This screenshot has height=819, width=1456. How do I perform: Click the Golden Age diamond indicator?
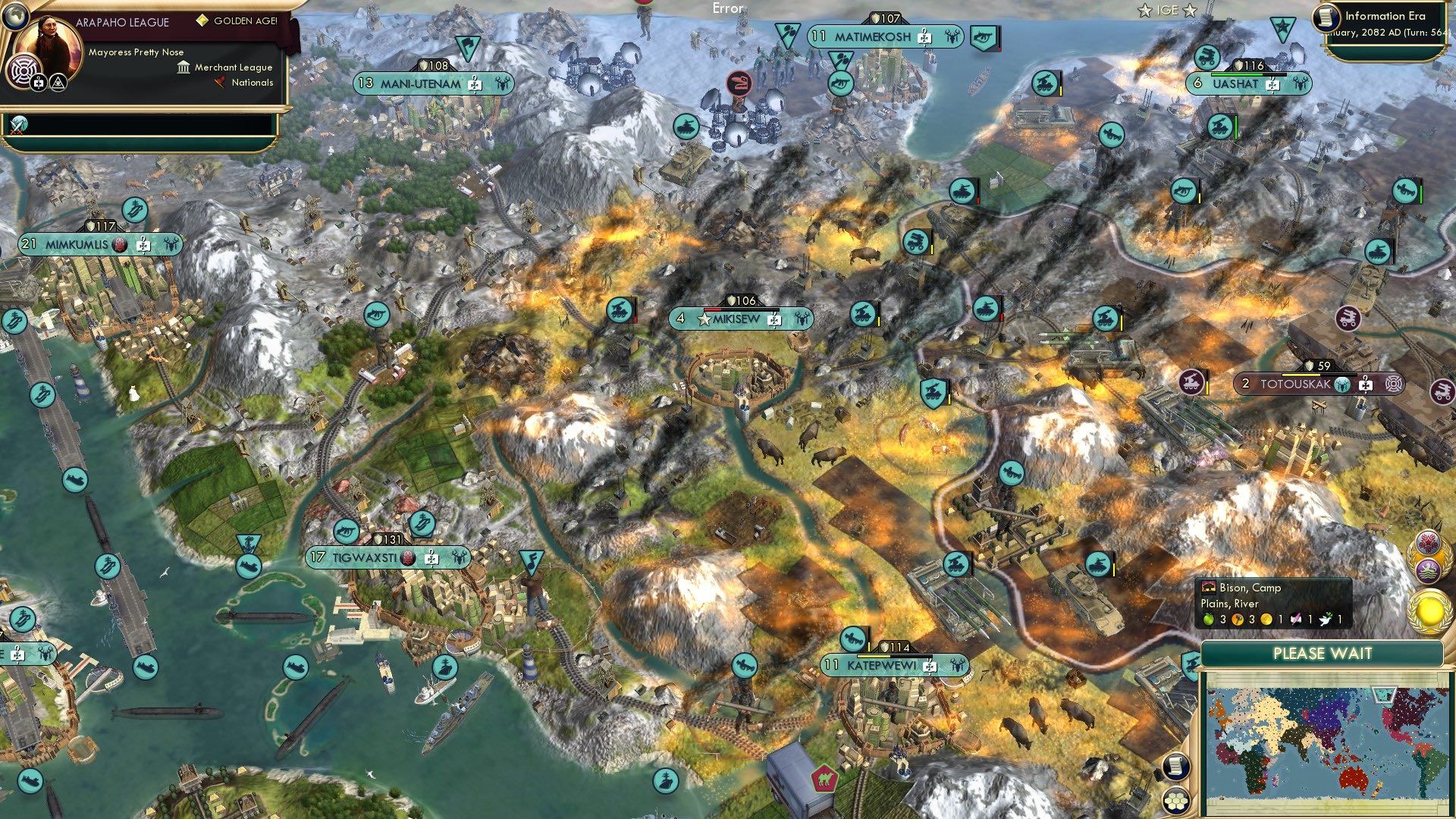coord(202,21)
